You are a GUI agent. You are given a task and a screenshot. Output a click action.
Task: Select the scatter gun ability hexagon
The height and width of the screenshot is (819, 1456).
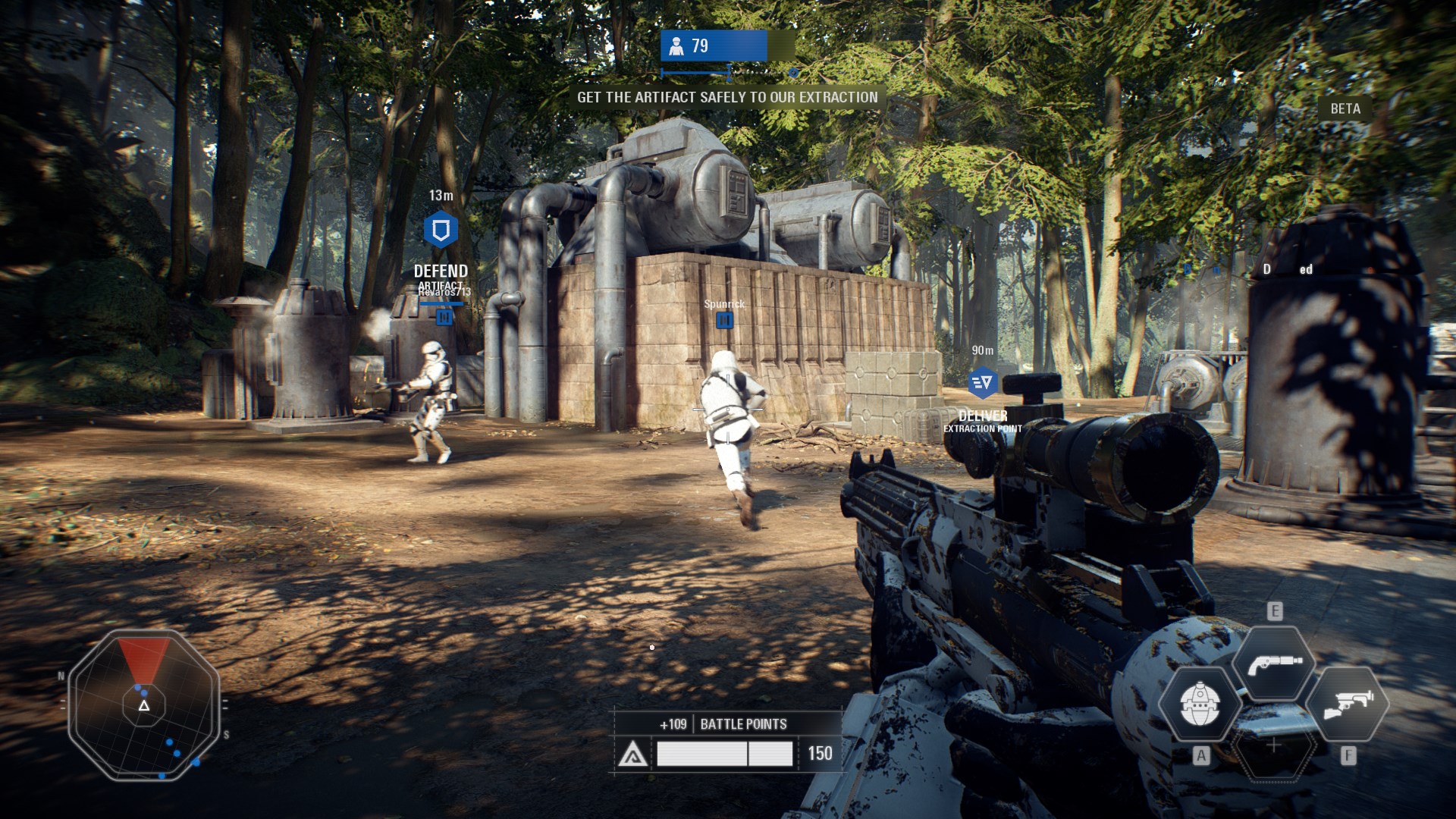(x=1273, y=662)
